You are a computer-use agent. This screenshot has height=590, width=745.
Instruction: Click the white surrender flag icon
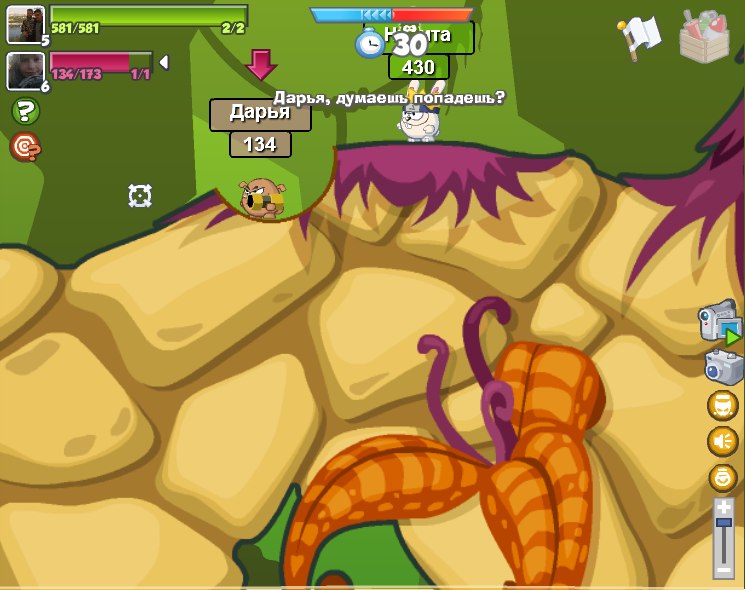[x=639, y=36]
